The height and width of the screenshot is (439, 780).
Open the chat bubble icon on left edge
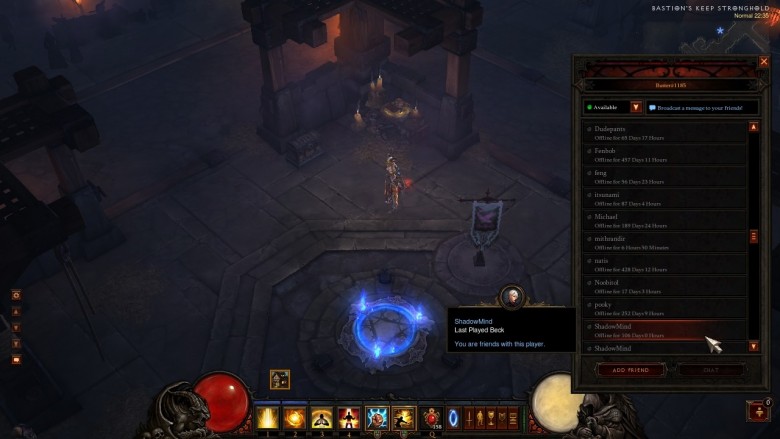coord(16,358)
